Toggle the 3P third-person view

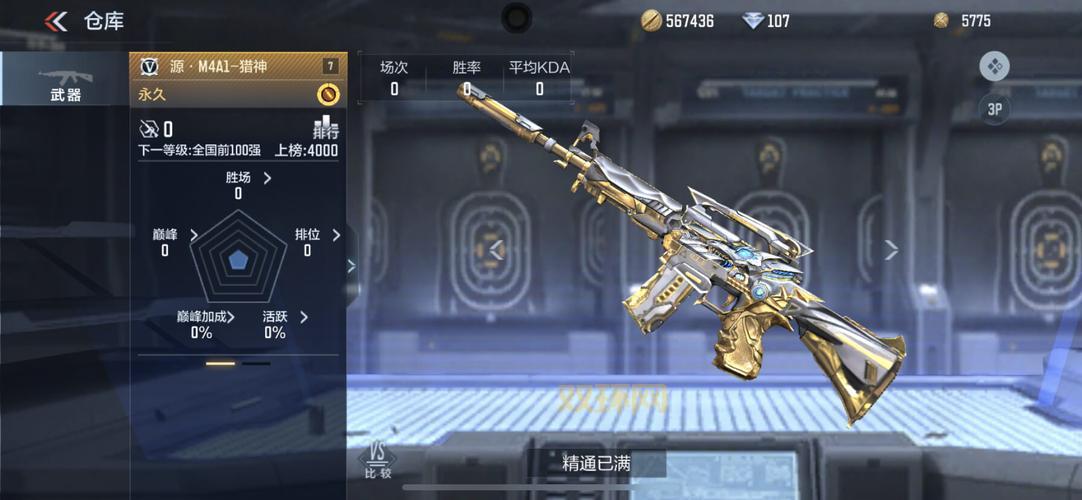click(994, 109)
